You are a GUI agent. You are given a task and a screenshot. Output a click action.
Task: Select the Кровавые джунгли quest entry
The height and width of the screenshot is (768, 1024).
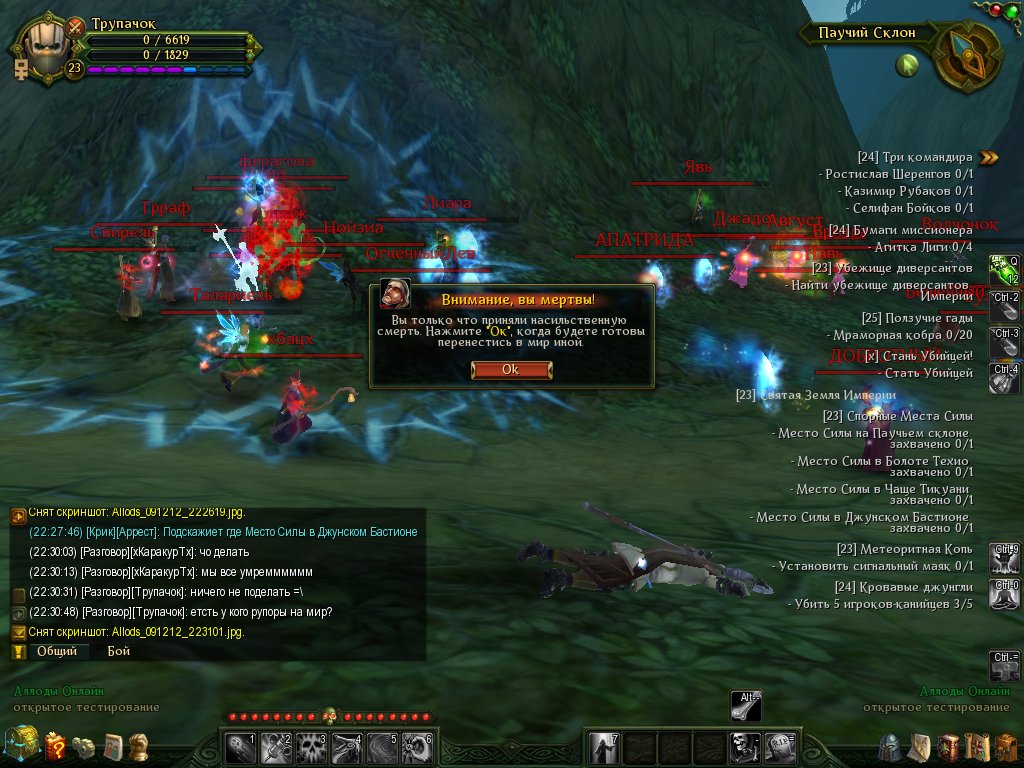click(903, 587)
